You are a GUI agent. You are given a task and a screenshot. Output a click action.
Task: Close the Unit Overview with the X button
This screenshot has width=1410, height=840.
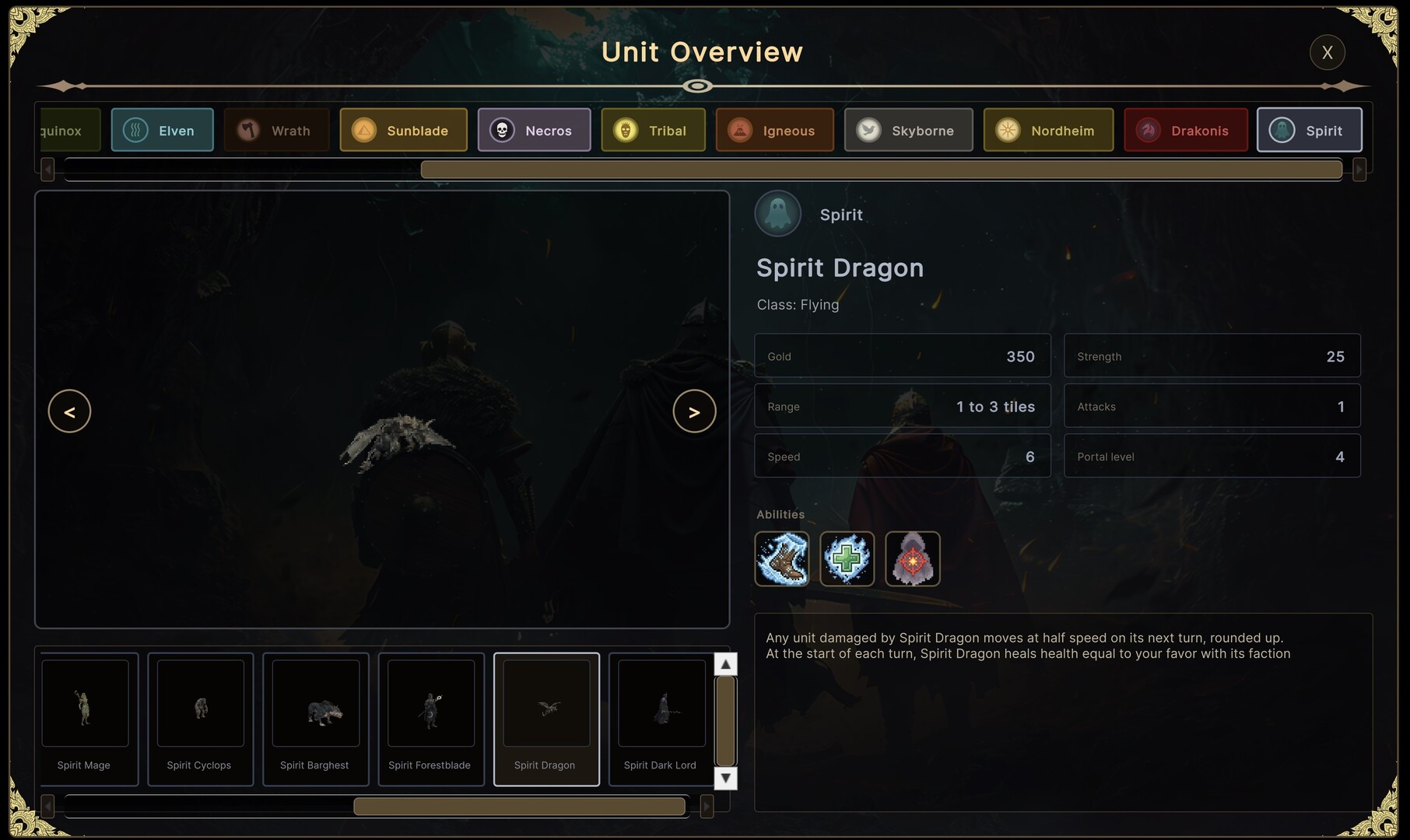point(1328,52)
